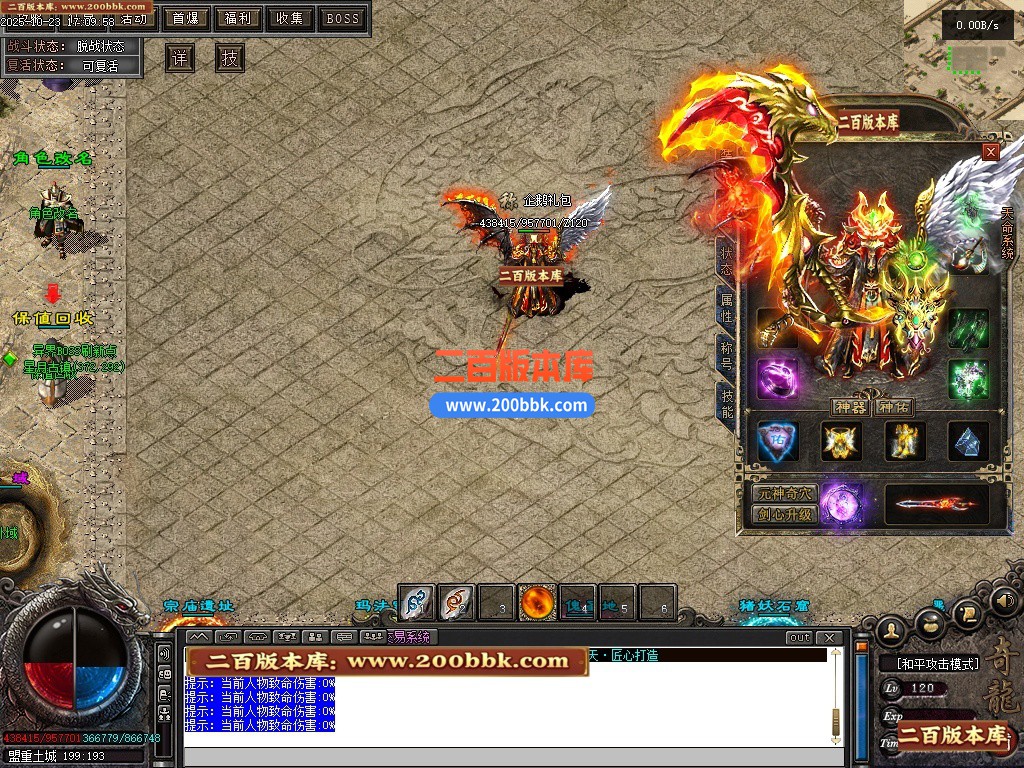1024x768 pixels.
Task: Close the chat window with X
Action: pyautogui.click(x=829, y=637)
